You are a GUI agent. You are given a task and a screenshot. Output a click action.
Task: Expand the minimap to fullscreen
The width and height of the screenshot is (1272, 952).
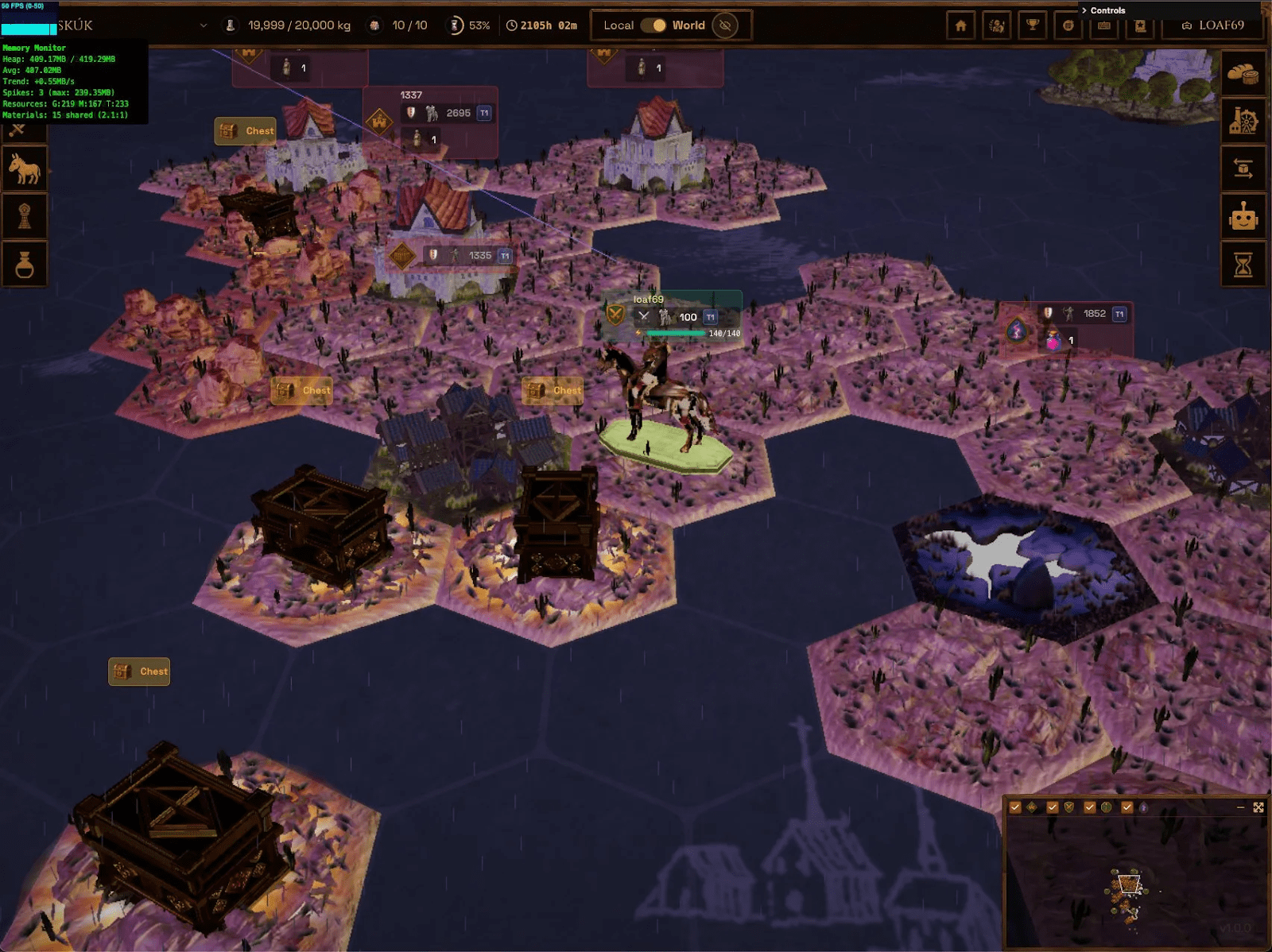point(1259,807)
